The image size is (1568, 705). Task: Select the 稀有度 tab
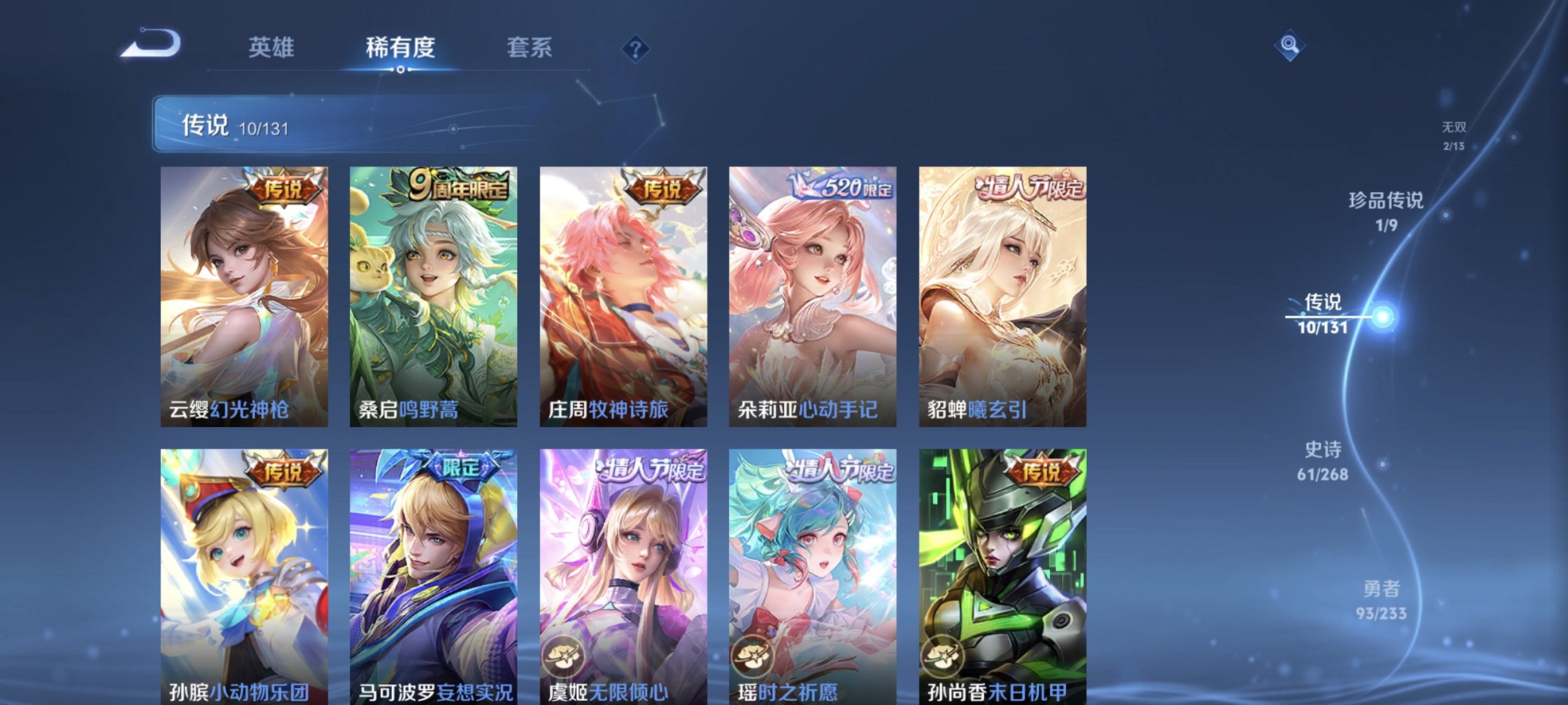[399, 47]
